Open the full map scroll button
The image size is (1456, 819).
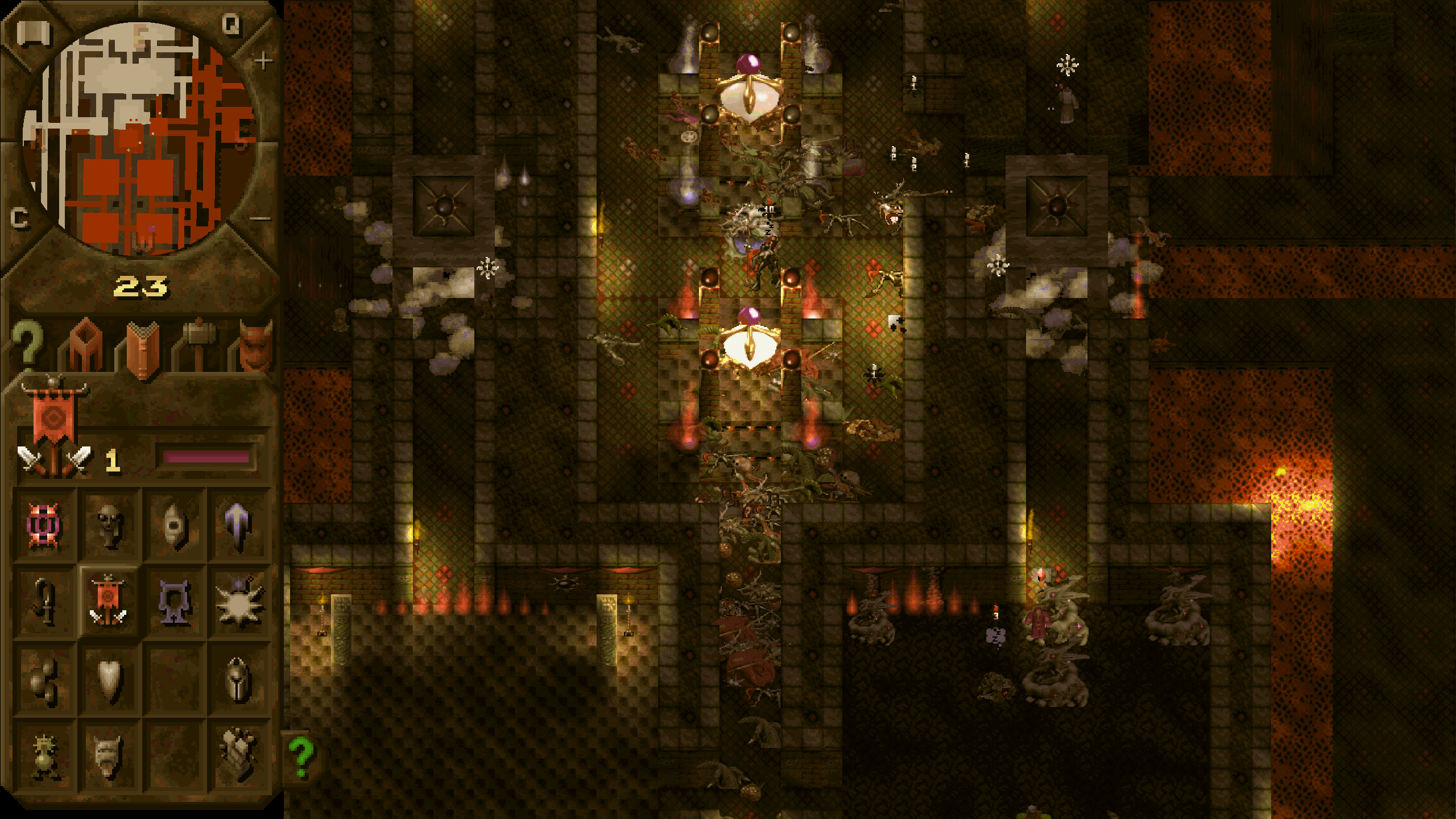coord(33,34)
